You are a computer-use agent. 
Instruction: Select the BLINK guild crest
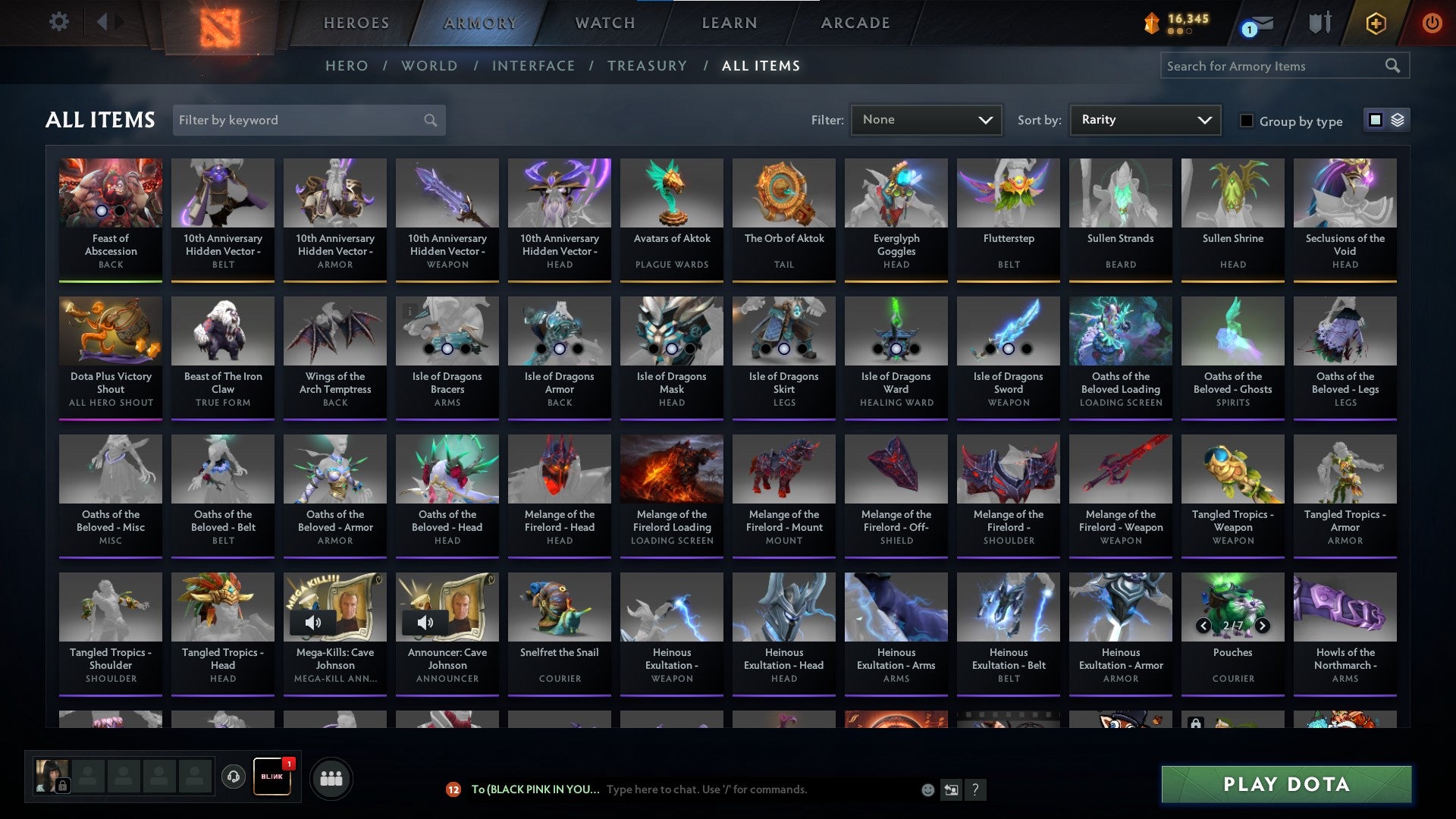pos(271,777)
